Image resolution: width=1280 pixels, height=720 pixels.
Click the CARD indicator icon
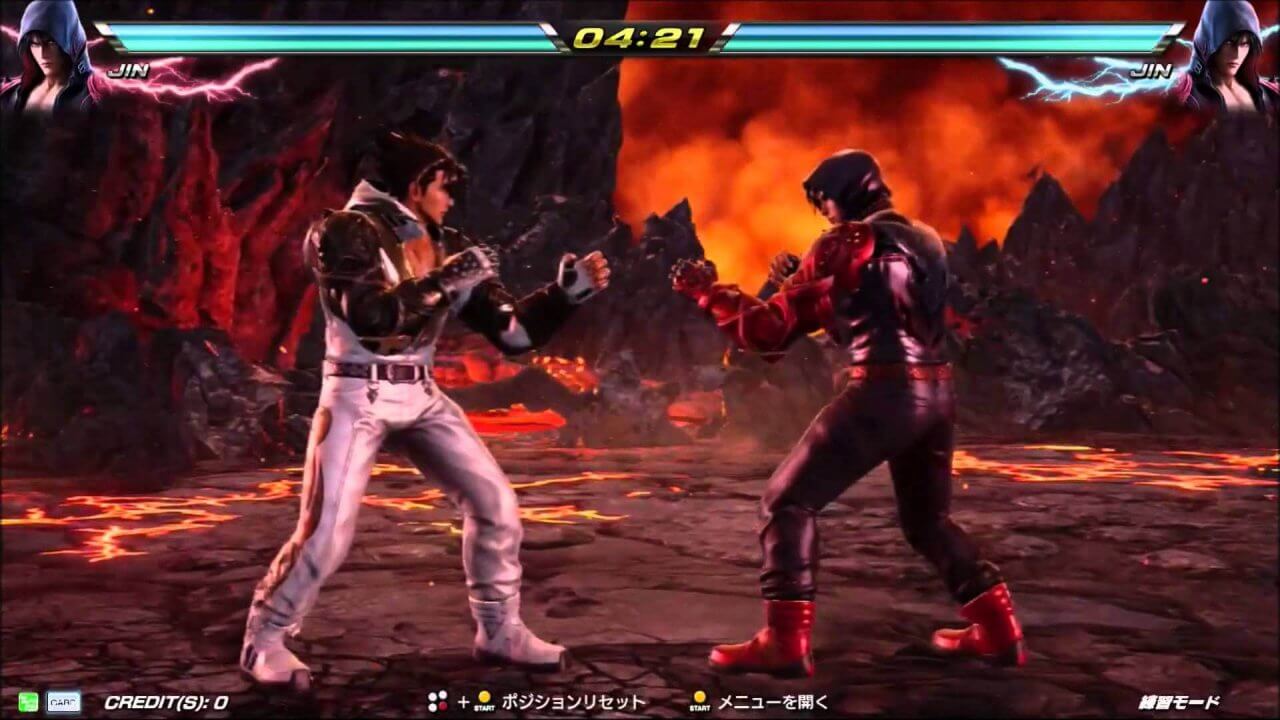[63, 702]
